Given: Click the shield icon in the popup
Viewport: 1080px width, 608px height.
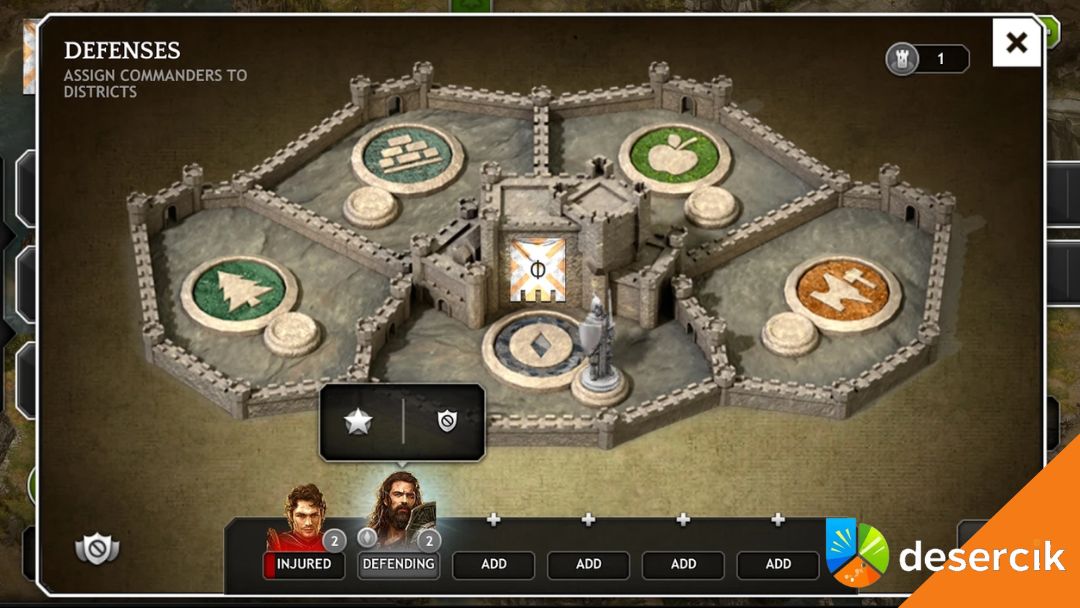Looking at the screenshot, I should 446,422.
